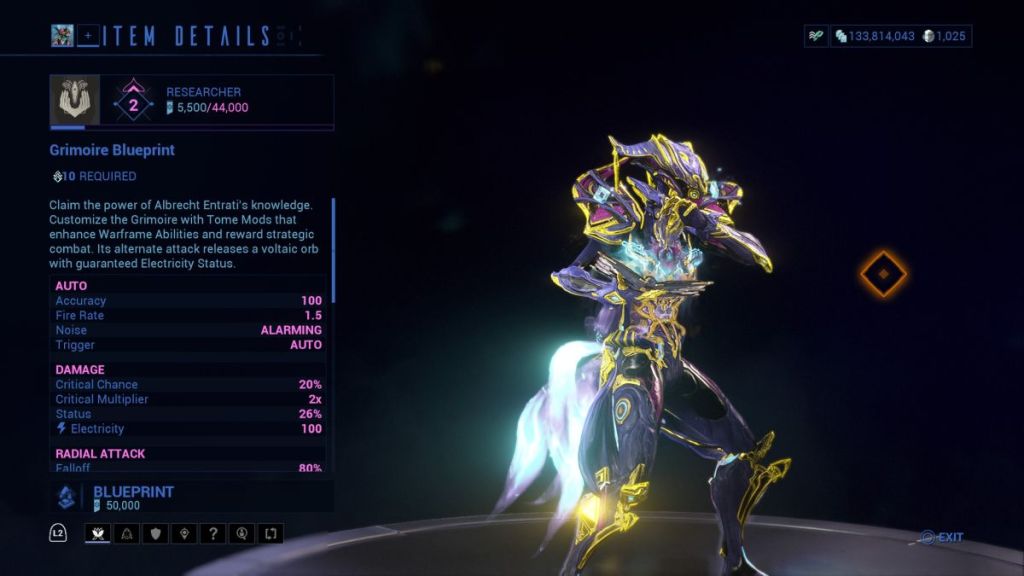Select the player avatar portrait
1024x576 pixels.
point(64,36)
